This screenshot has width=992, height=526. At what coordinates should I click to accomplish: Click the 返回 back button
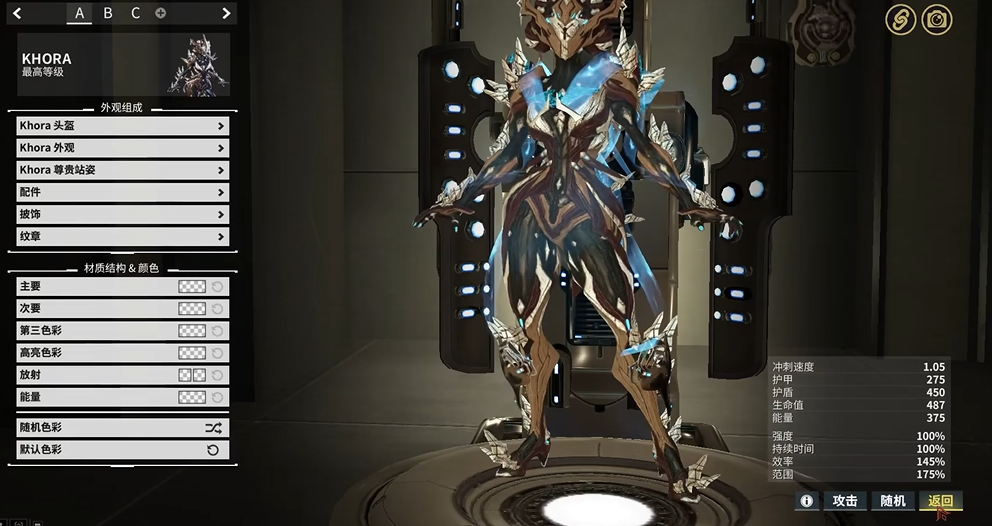940,501
